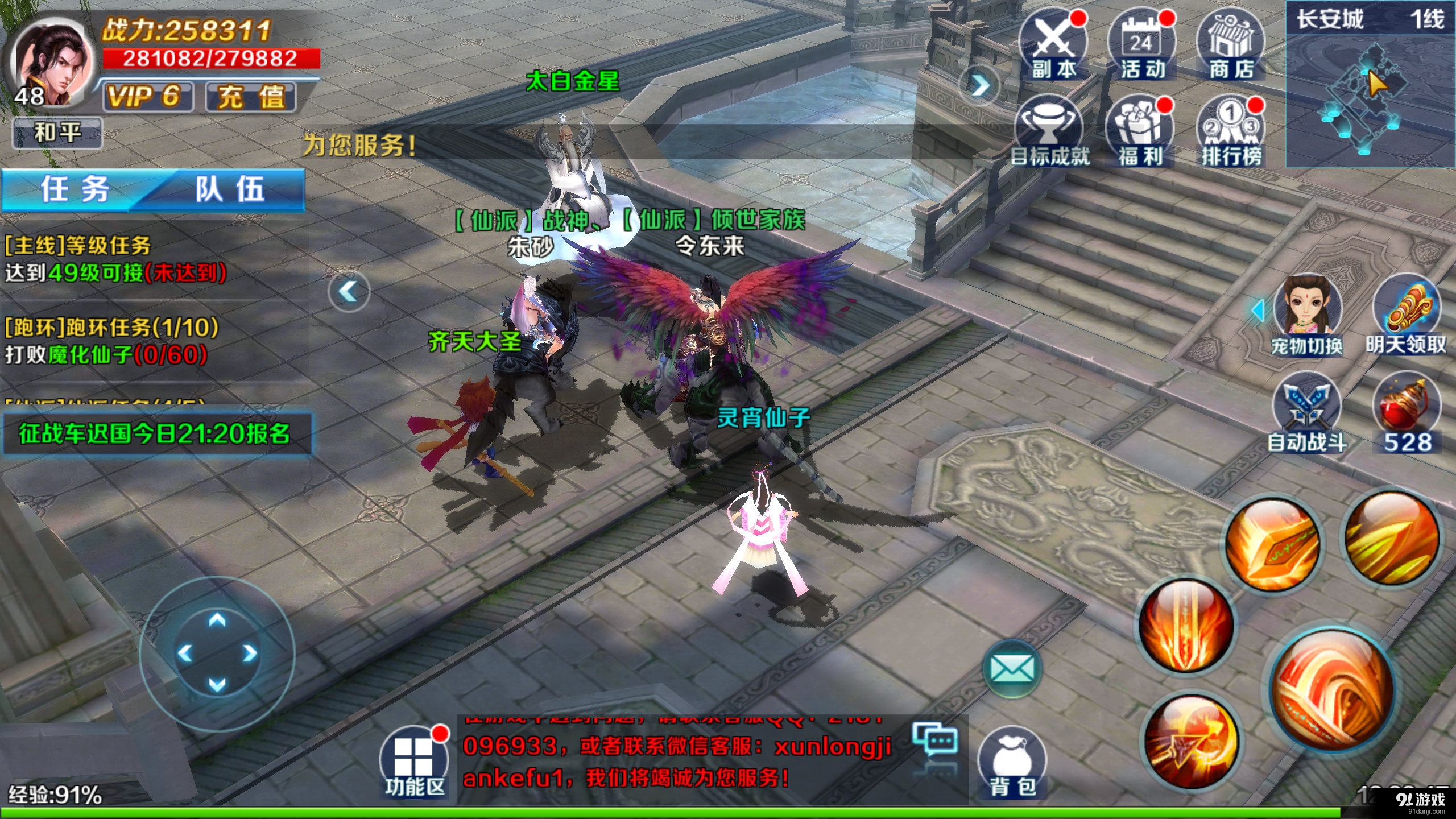
Task: Click the player portrait avatar
Action: (51, 63)
